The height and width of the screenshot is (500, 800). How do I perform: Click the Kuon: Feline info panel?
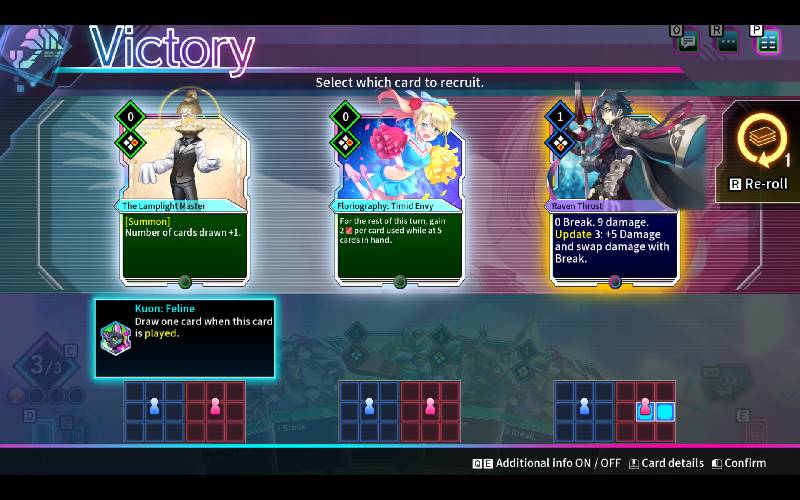pos(185,338)
